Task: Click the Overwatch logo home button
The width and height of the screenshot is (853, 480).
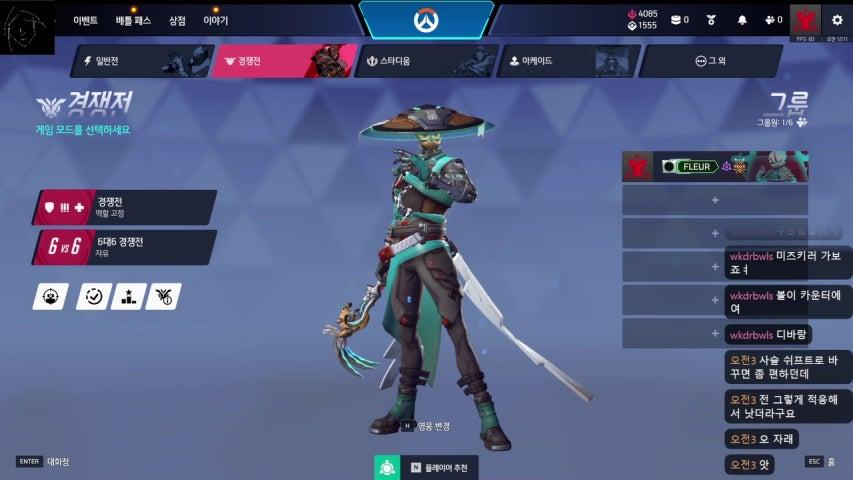Action: point(426,20)
